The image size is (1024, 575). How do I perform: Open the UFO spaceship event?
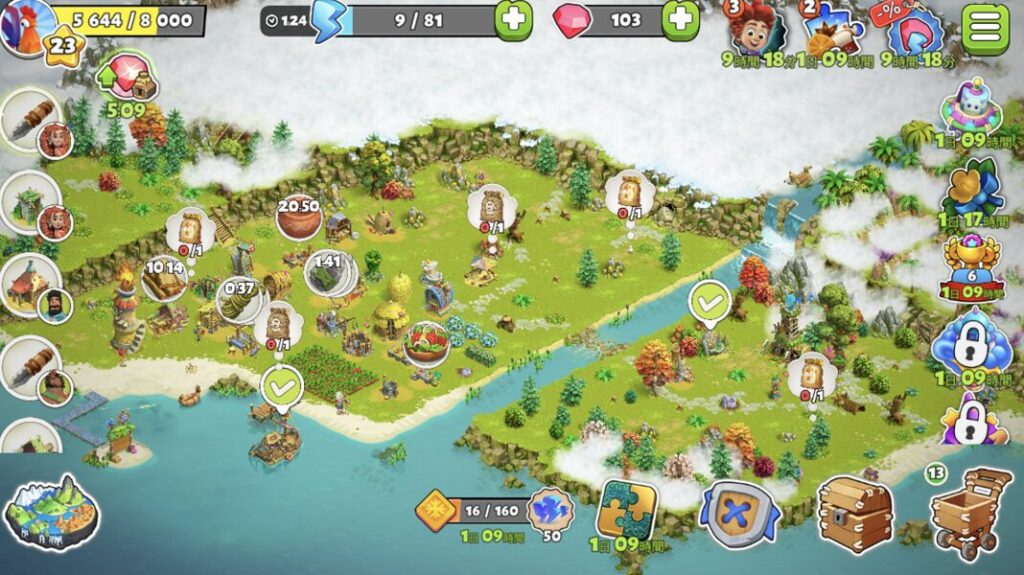(971, 108)
